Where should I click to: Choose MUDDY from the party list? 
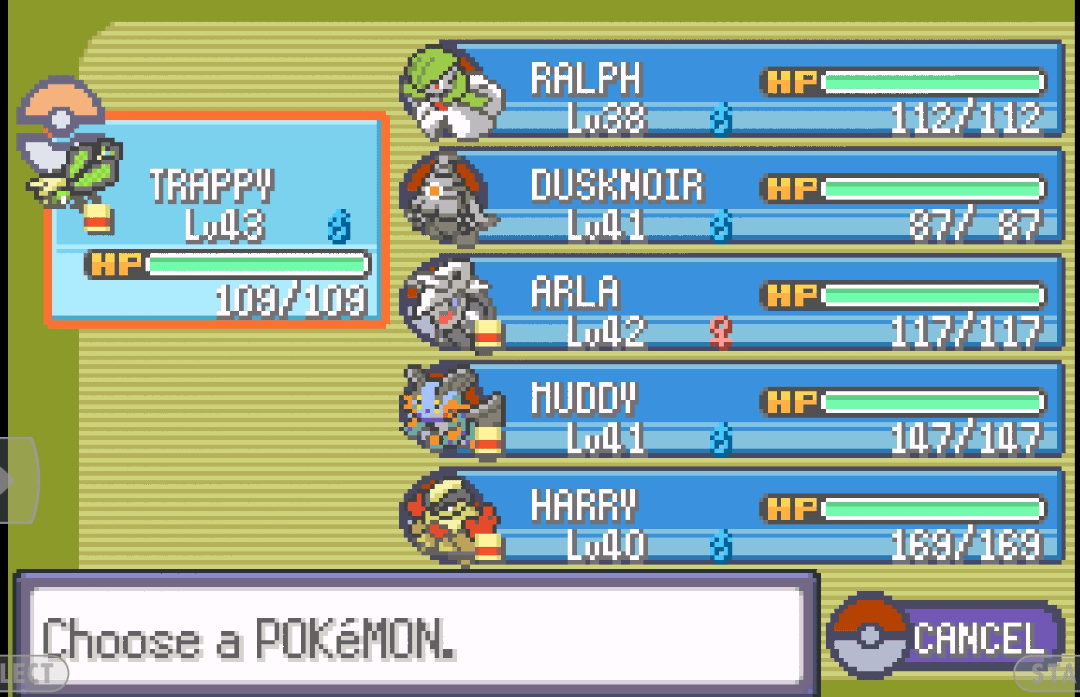(750, 411)
